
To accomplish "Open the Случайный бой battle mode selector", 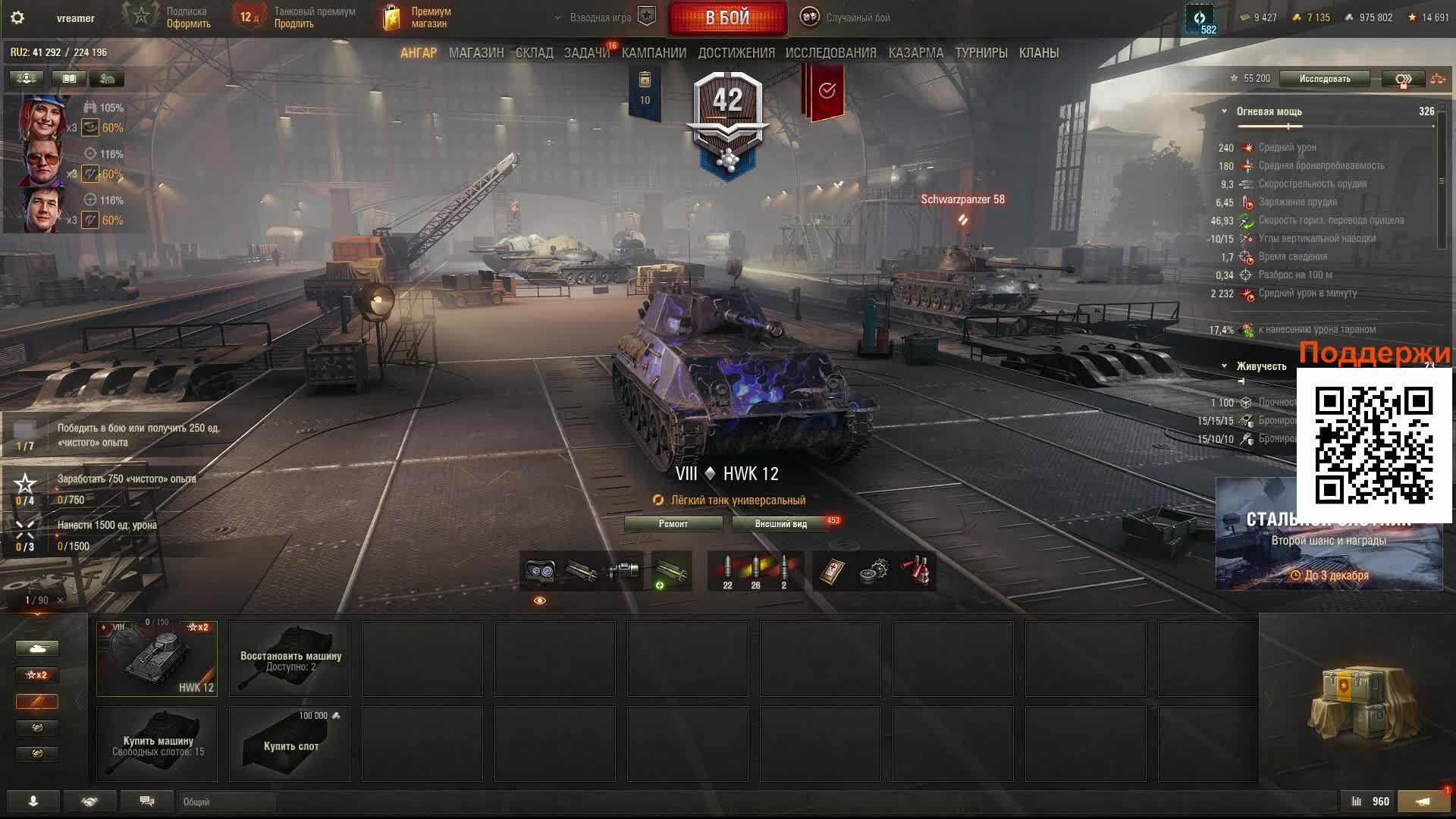I will pyautogui.click(x=848, y=17).
